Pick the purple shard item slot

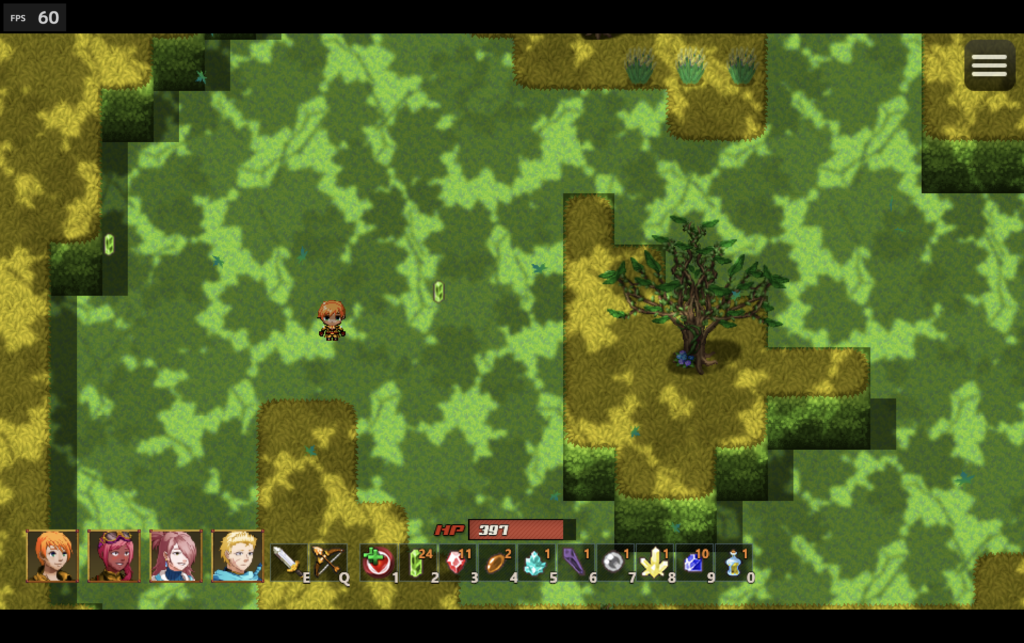click(x=575, y=562)
